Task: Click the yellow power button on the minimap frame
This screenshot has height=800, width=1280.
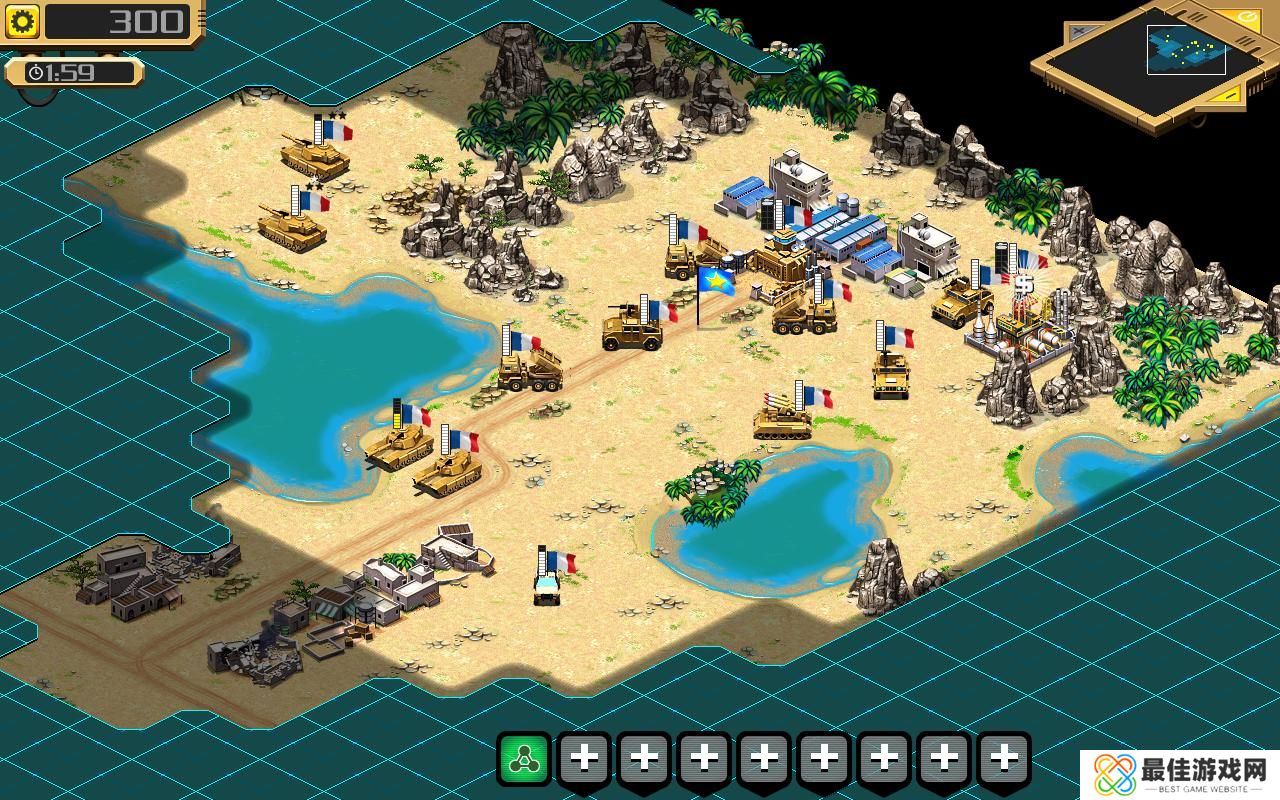Action: (x=1248, y=17)
